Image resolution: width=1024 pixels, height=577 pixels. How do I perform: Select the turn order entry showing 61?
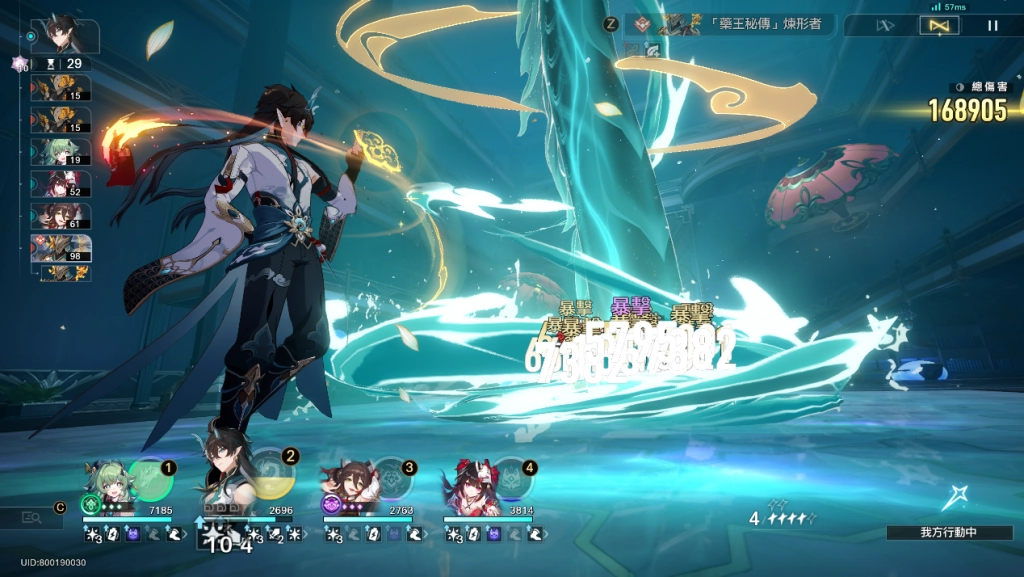click(x=61, y=216)
